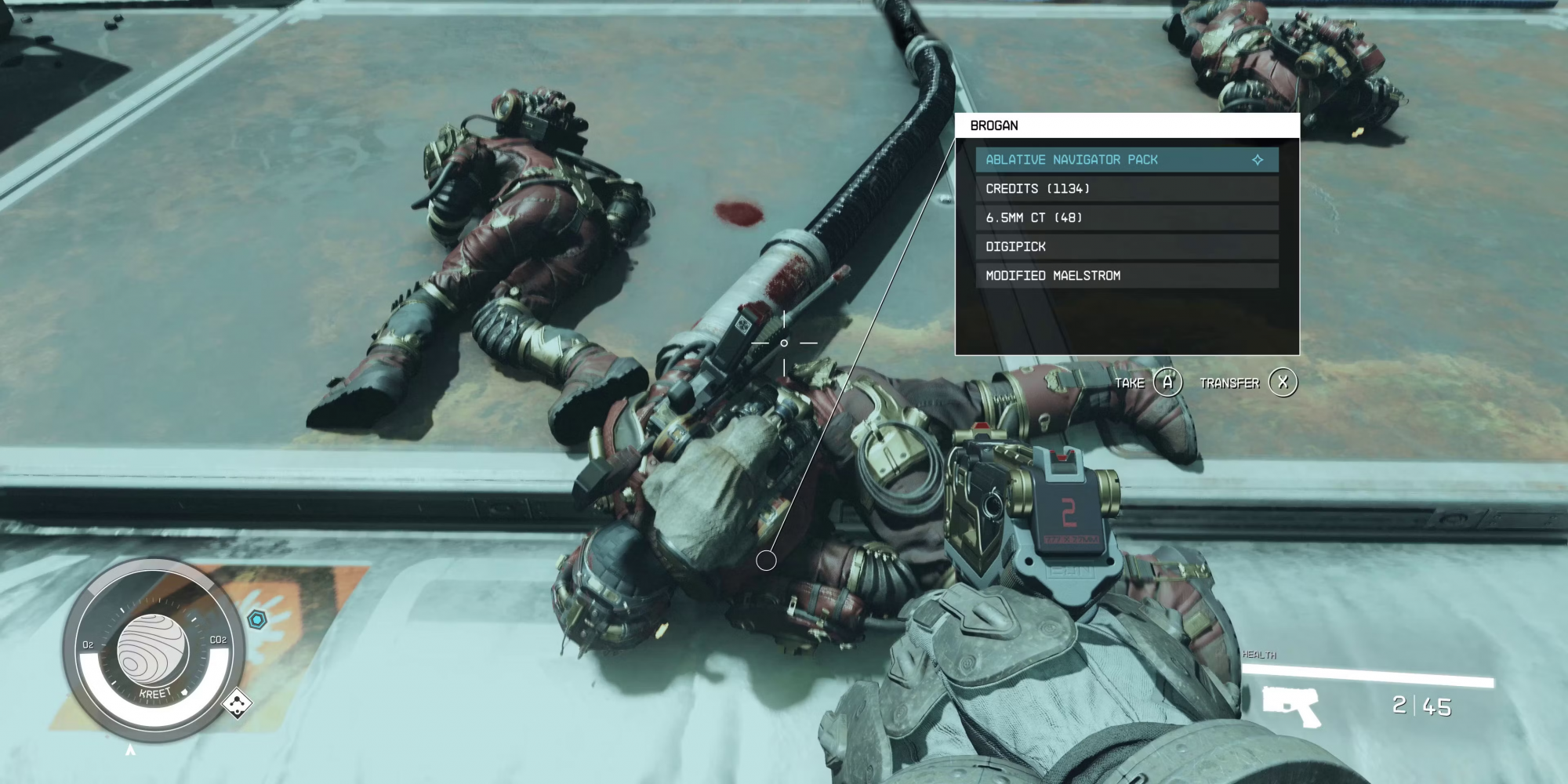Take the Credits (1134) entry
The image size is (1568, 784).
coord(1127,189)
